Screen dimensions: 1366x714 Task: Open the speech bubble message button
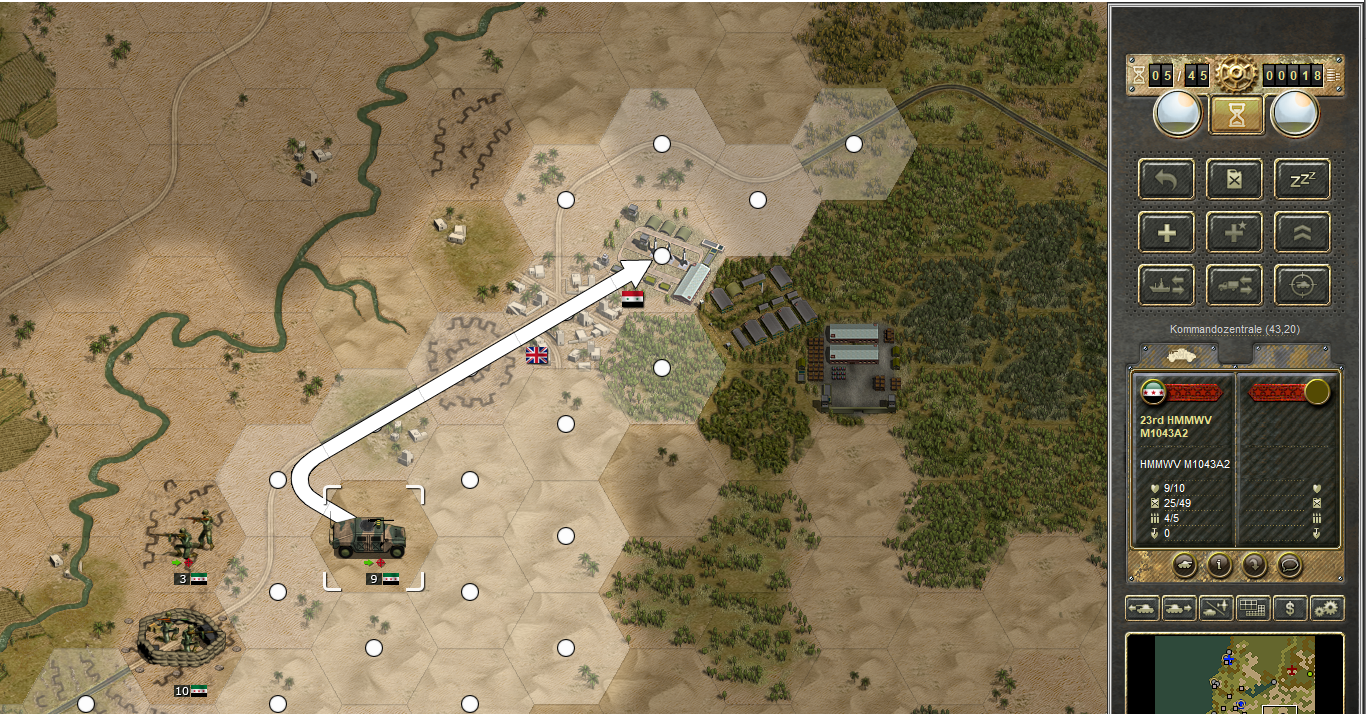(x=1290, y=565)
